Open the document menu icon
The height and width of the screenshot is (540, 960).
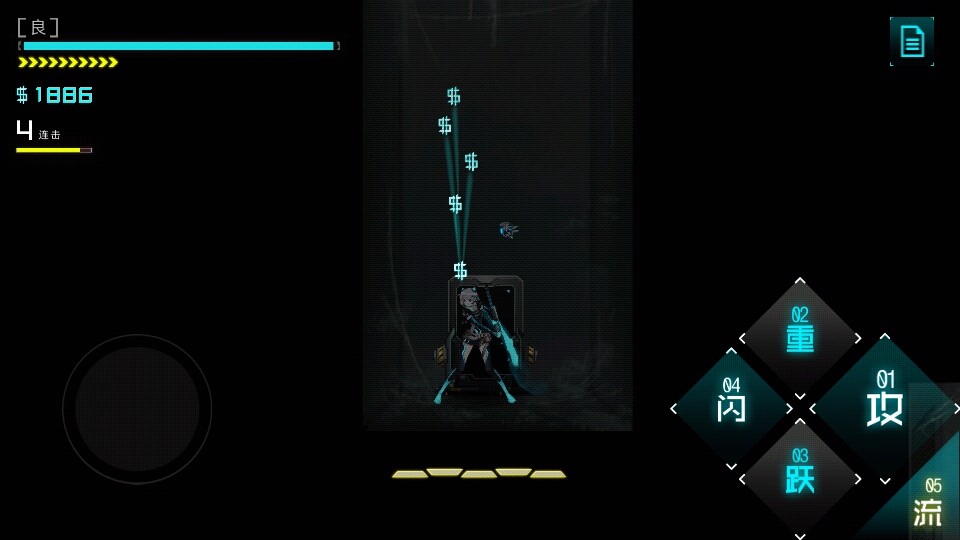click(x=911, y=41)
